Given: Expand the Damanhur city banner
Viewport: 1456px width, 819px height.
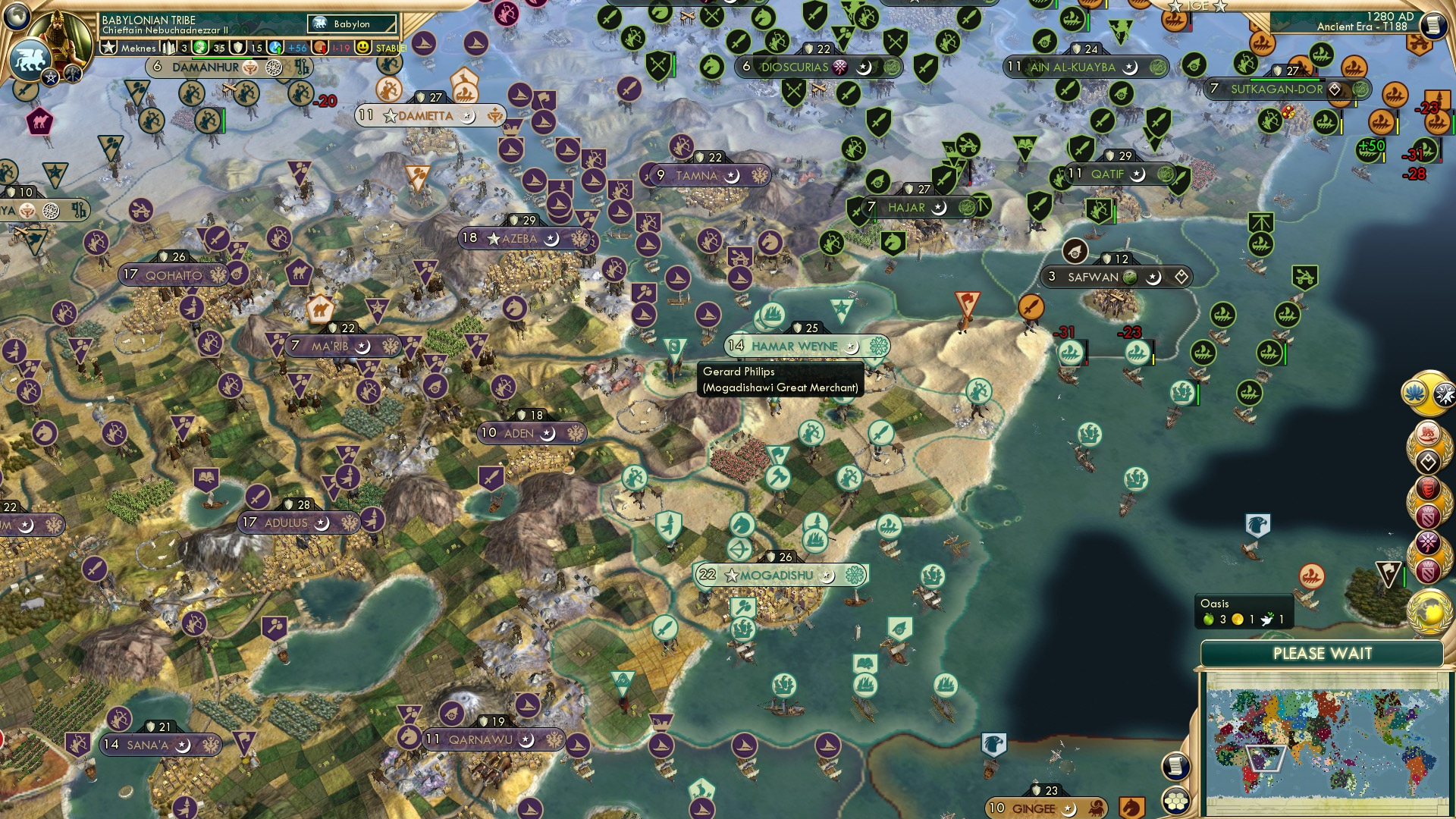Looking at the screenshot, I should pos(205,66).
